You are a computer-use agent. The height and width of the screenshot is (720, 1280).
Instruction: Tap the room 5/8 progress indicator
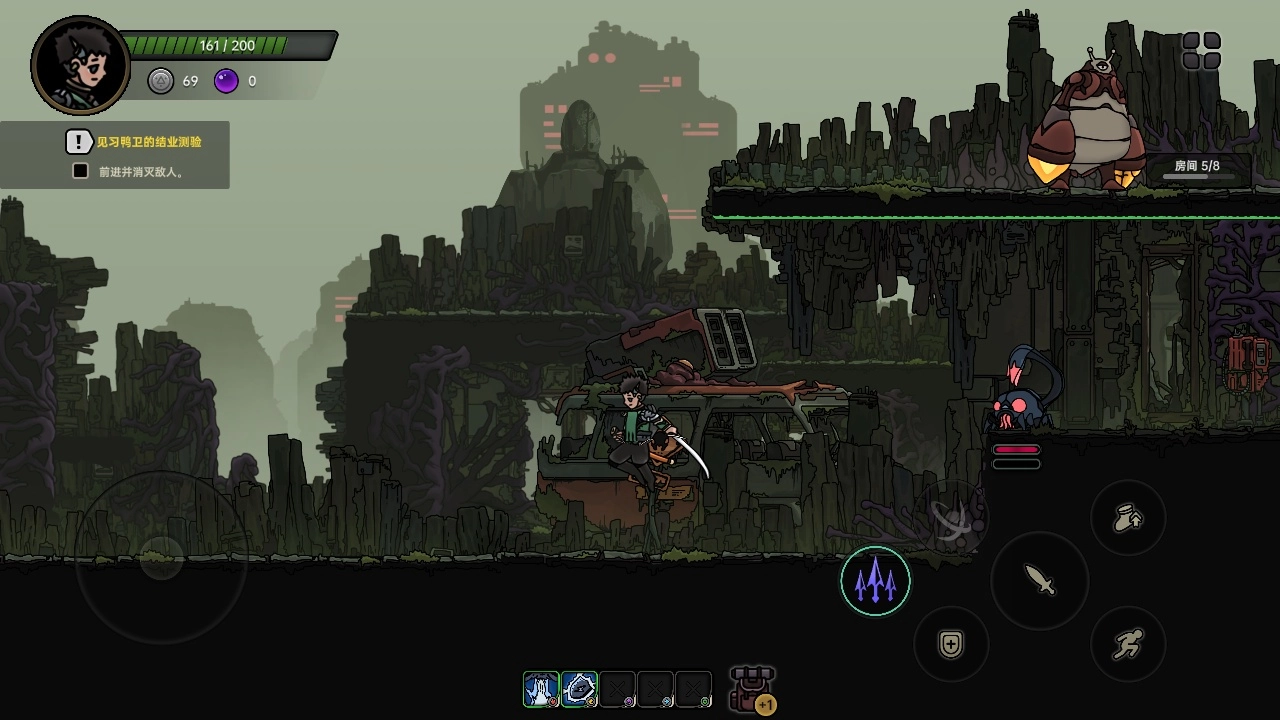[x=1196, y=167]
